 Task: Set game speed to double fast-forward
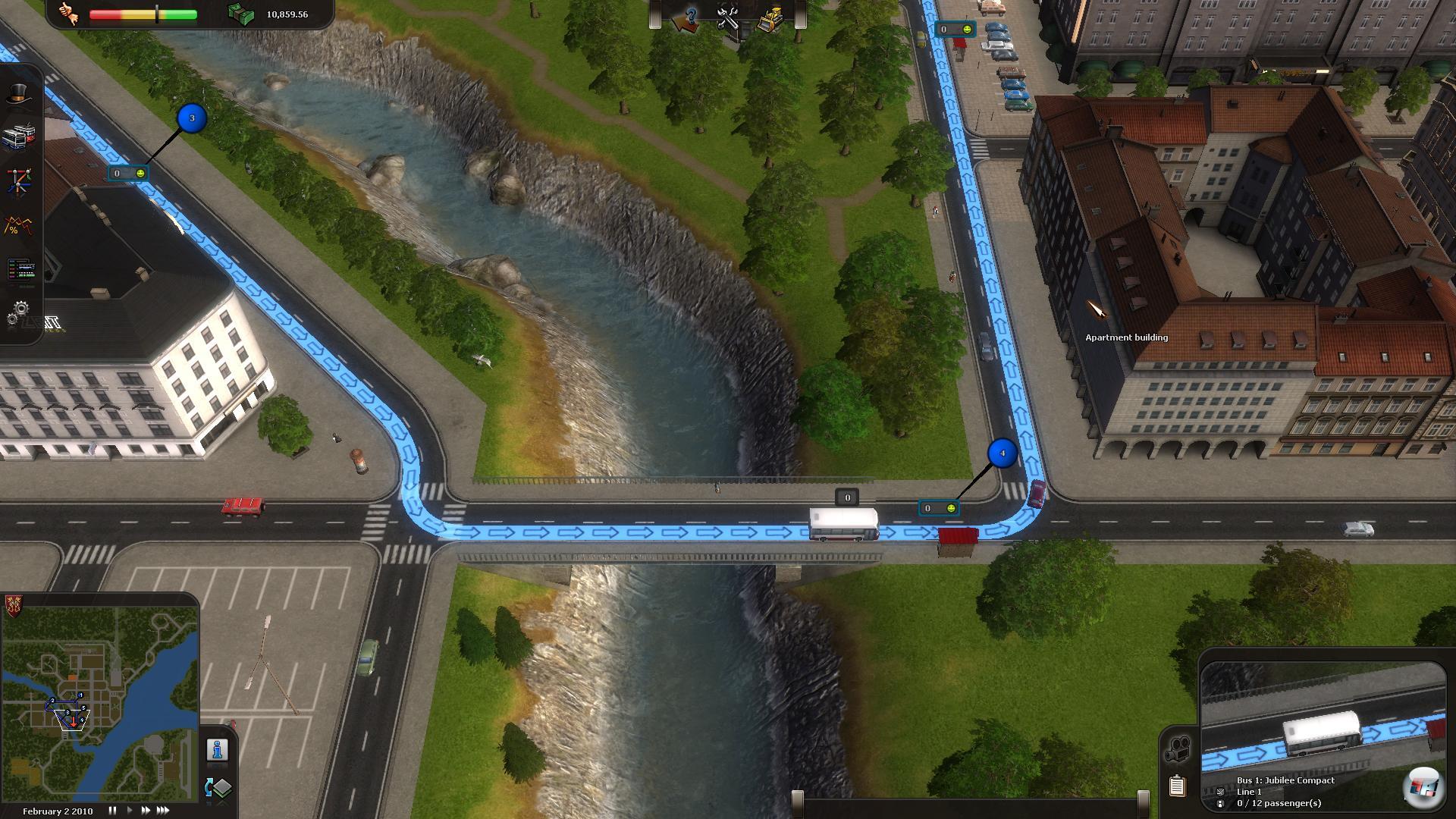pos(145,811)
